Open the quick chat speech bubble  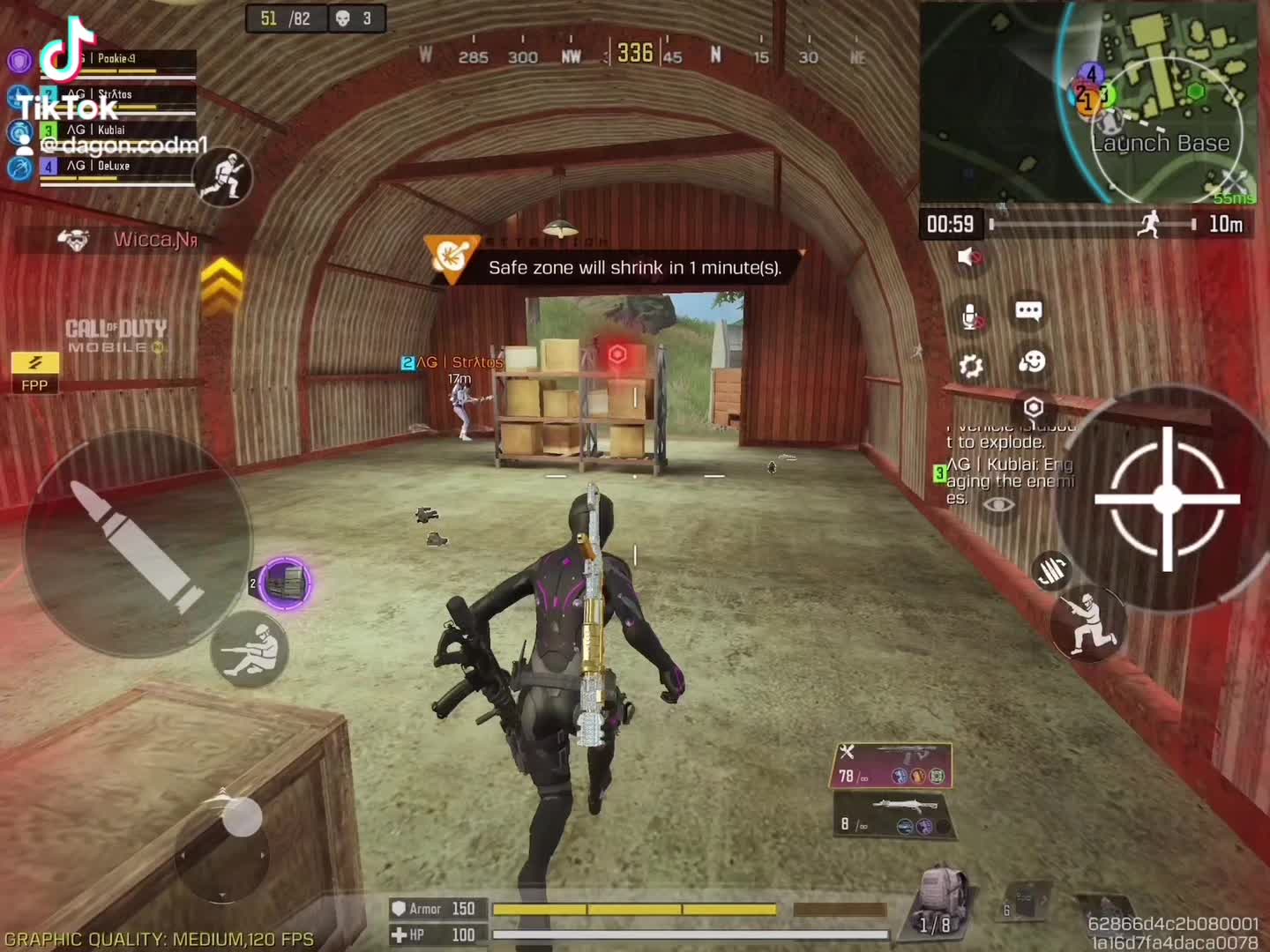point(1028,311)
